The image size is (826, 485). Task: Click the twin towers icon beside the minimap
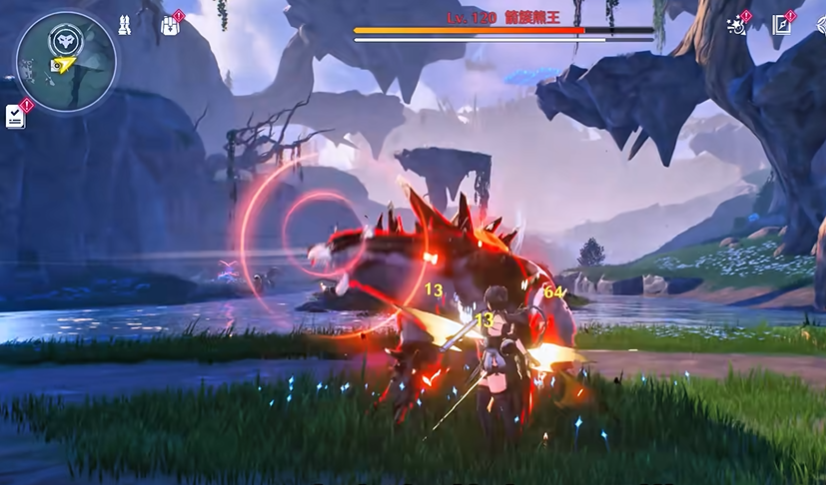125,25
